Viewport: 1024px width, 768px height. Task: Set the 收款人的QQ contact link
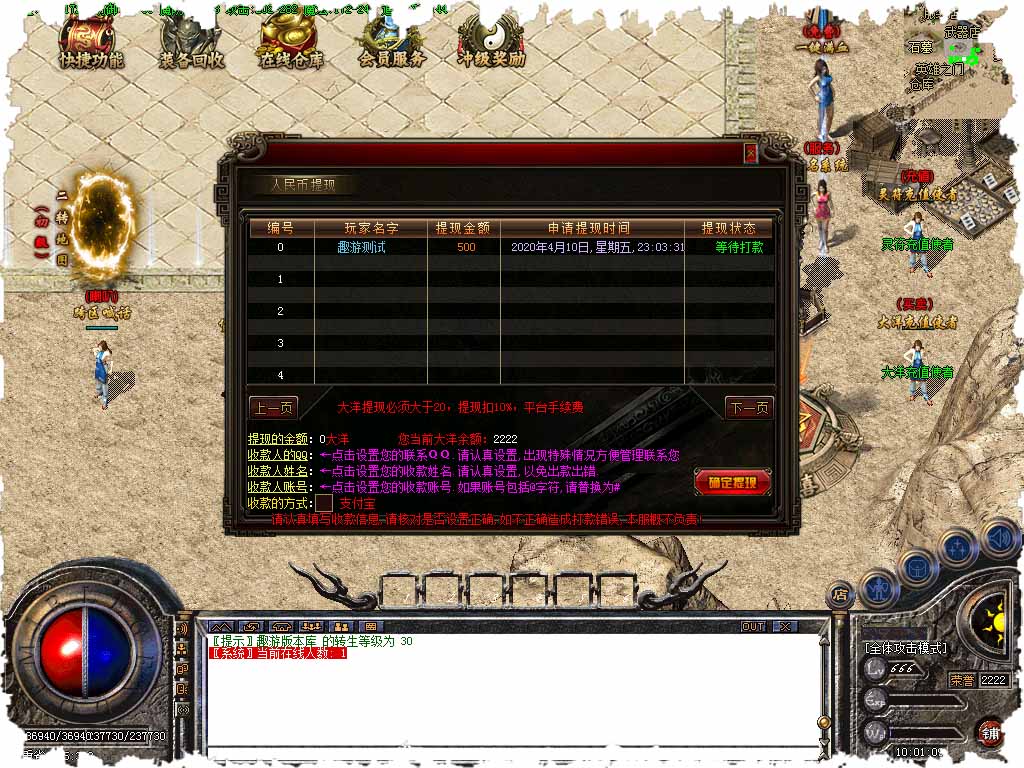[280, 455]
